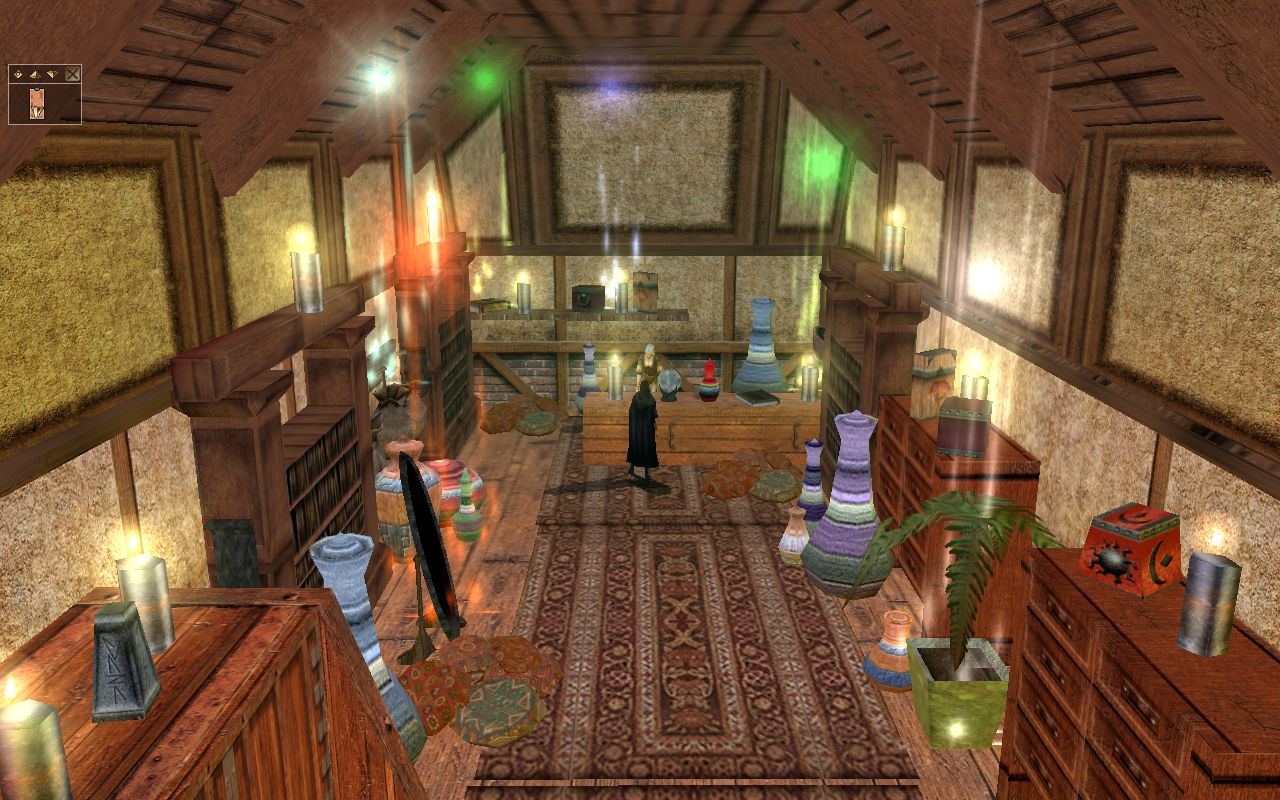Close the floating panel with the X button
Image resolution: width=1280 pixels, height=800 pixels.
click(72, 74)
